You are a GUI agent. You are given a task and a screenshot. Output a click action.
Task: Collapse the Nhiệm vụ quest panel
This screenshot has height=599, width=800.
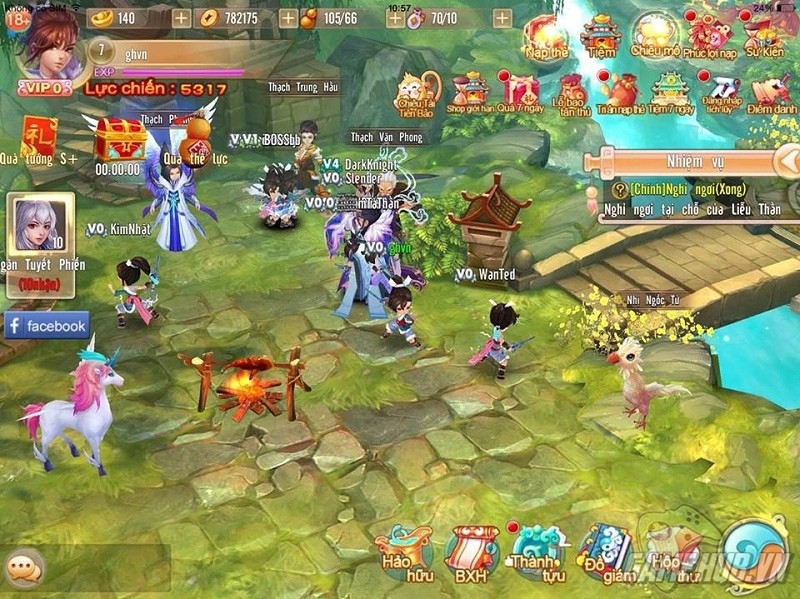(788, 160)
